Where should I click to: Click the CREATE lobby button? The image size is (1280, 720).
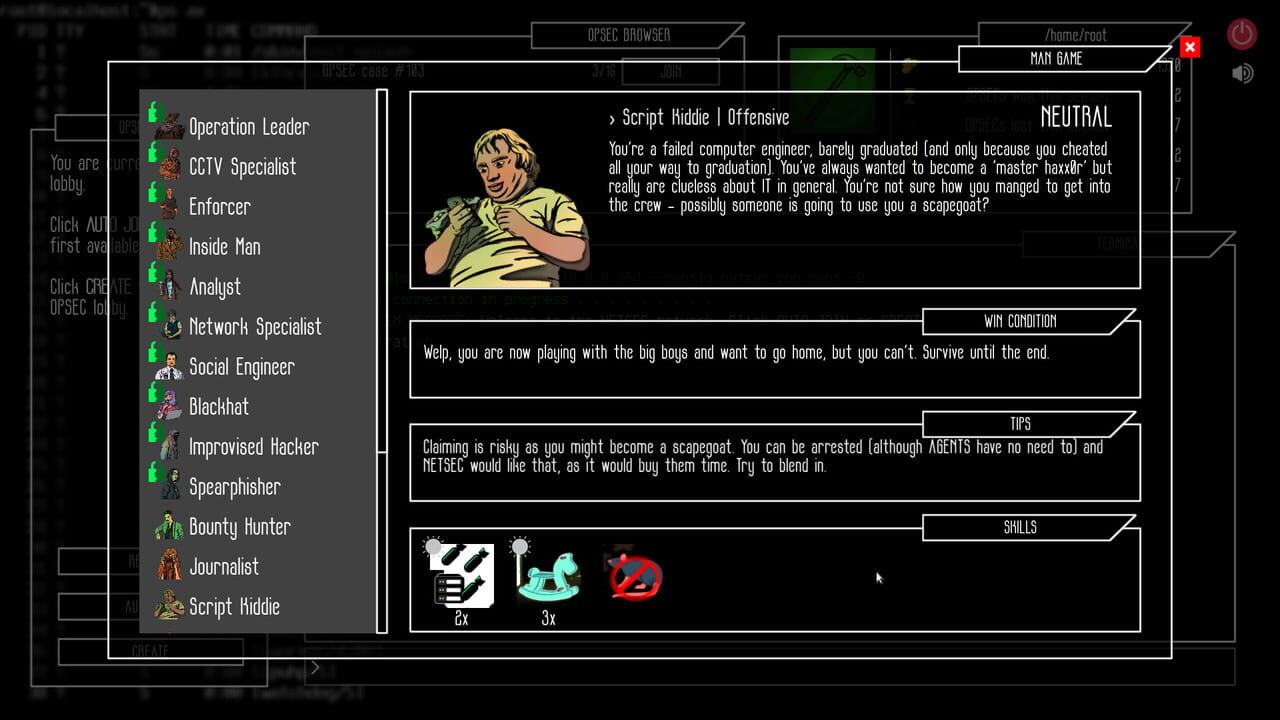150,651
